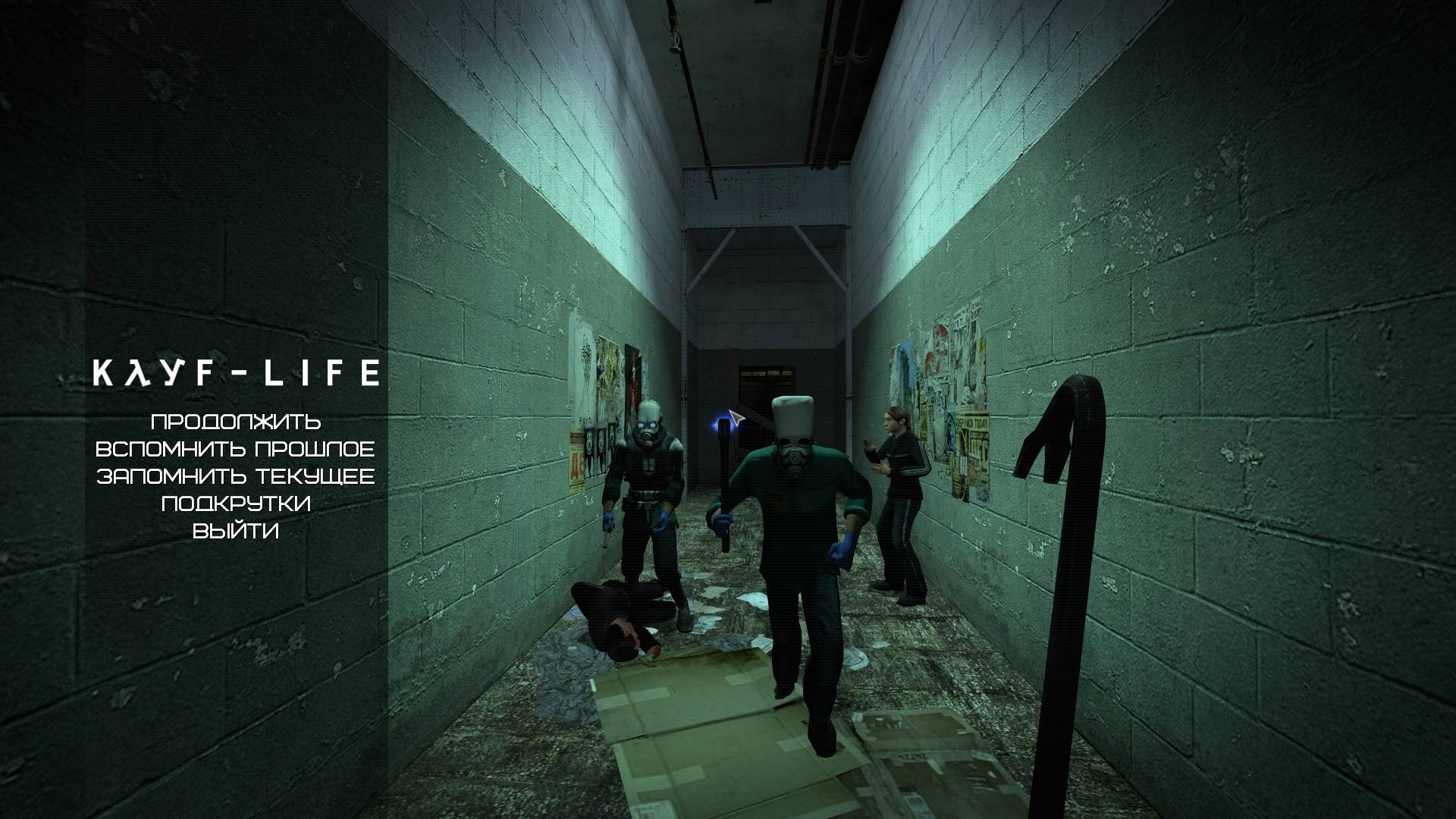Open the ВСПОМНИТЬ ПРОШЛОЕ load menu
The width and height of the screenshot is (1456, 819).
pyautogui.click(x=235, y=449)
